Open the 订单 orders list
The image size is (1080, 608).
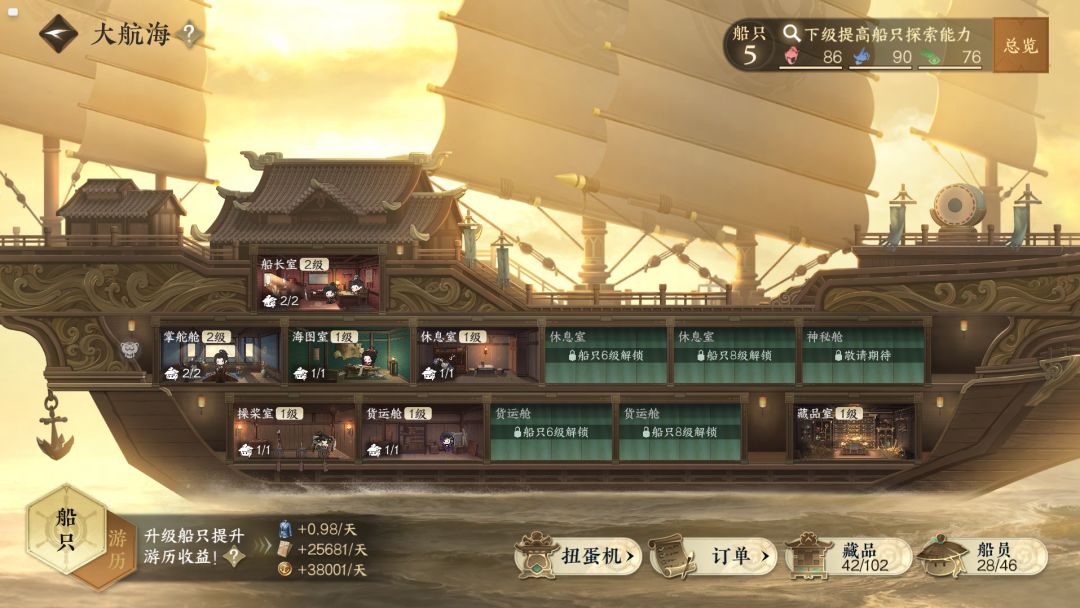pos(713,556)
